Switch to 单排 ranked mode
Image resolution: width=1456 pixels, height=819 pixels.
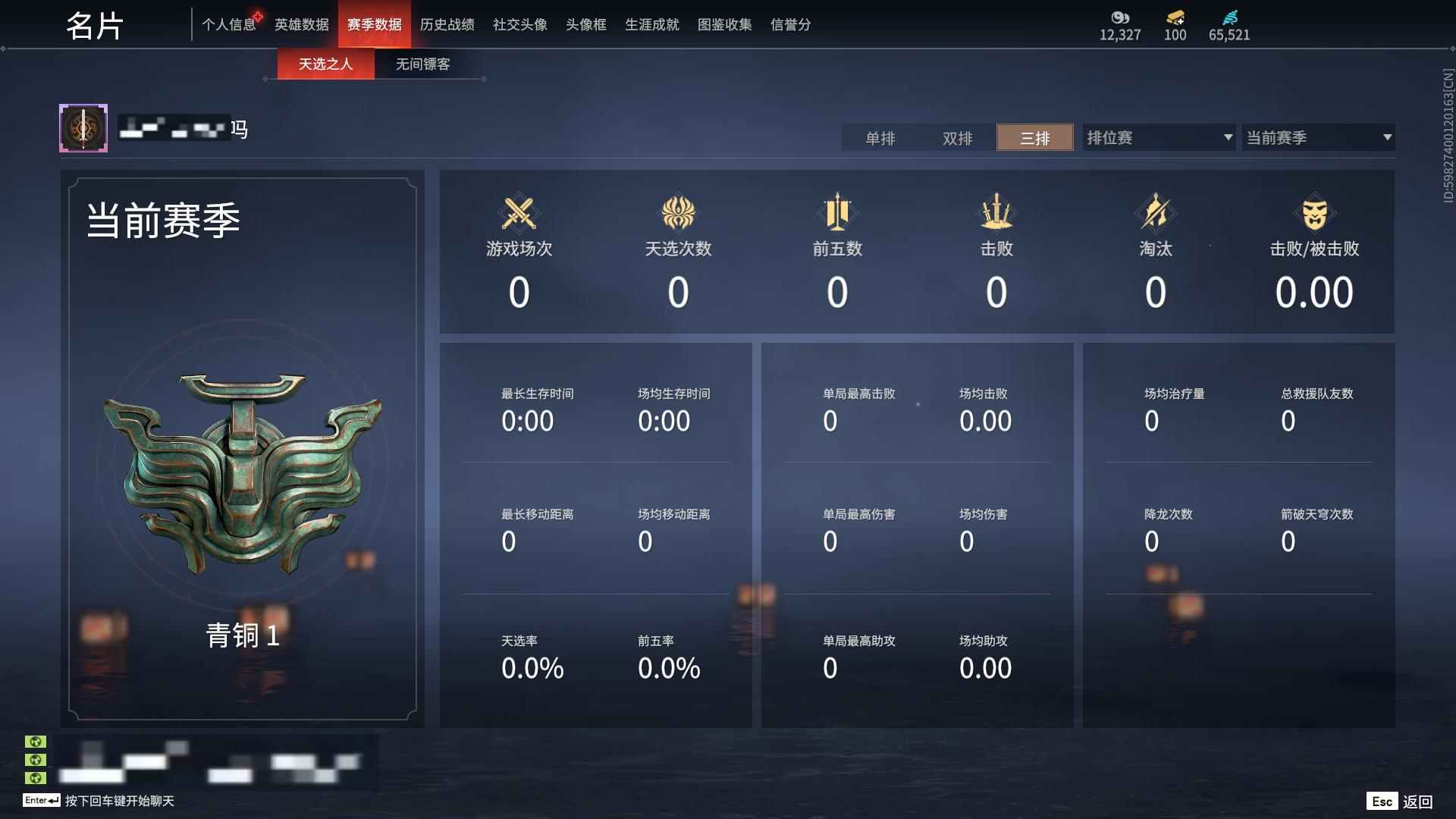tap(880, 138)
